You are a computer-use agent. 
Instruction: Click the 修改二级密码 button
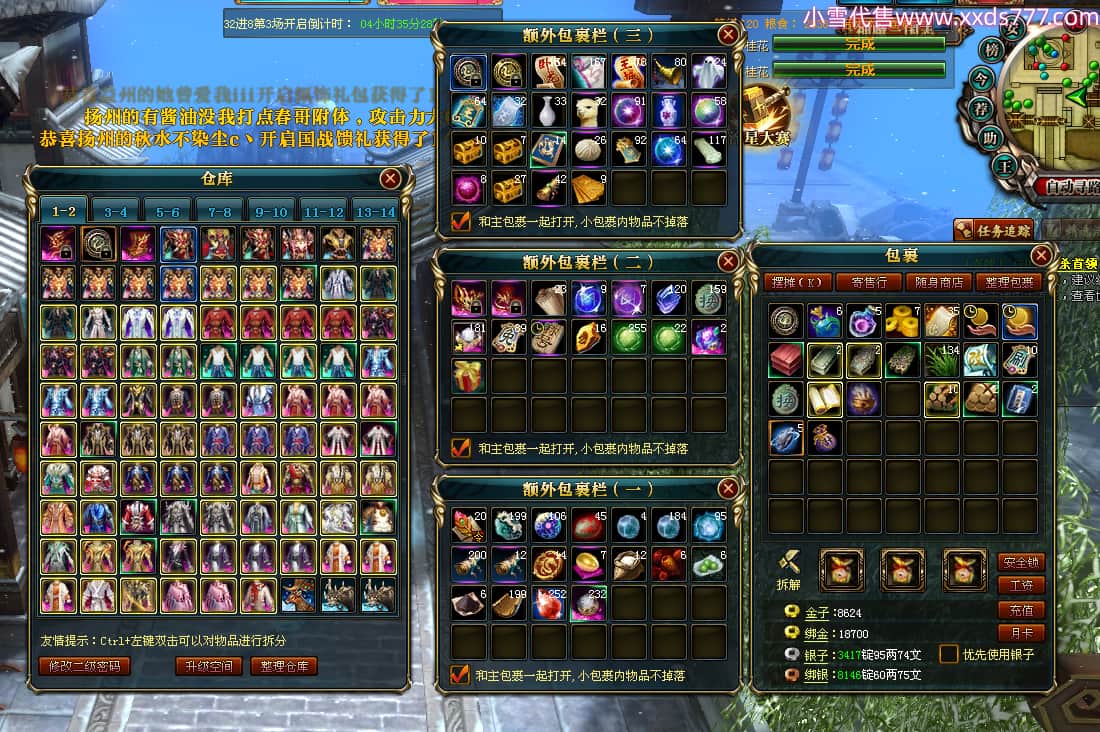84,666
